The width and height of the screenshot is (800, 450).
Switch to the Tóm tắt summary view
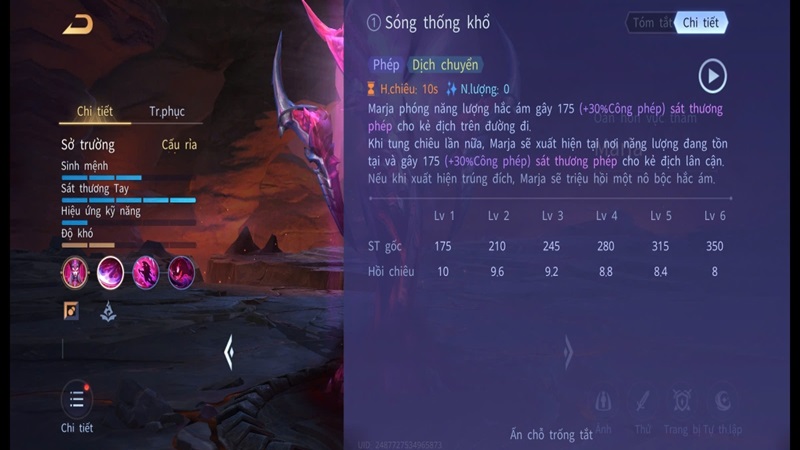(x=650, y=23)
